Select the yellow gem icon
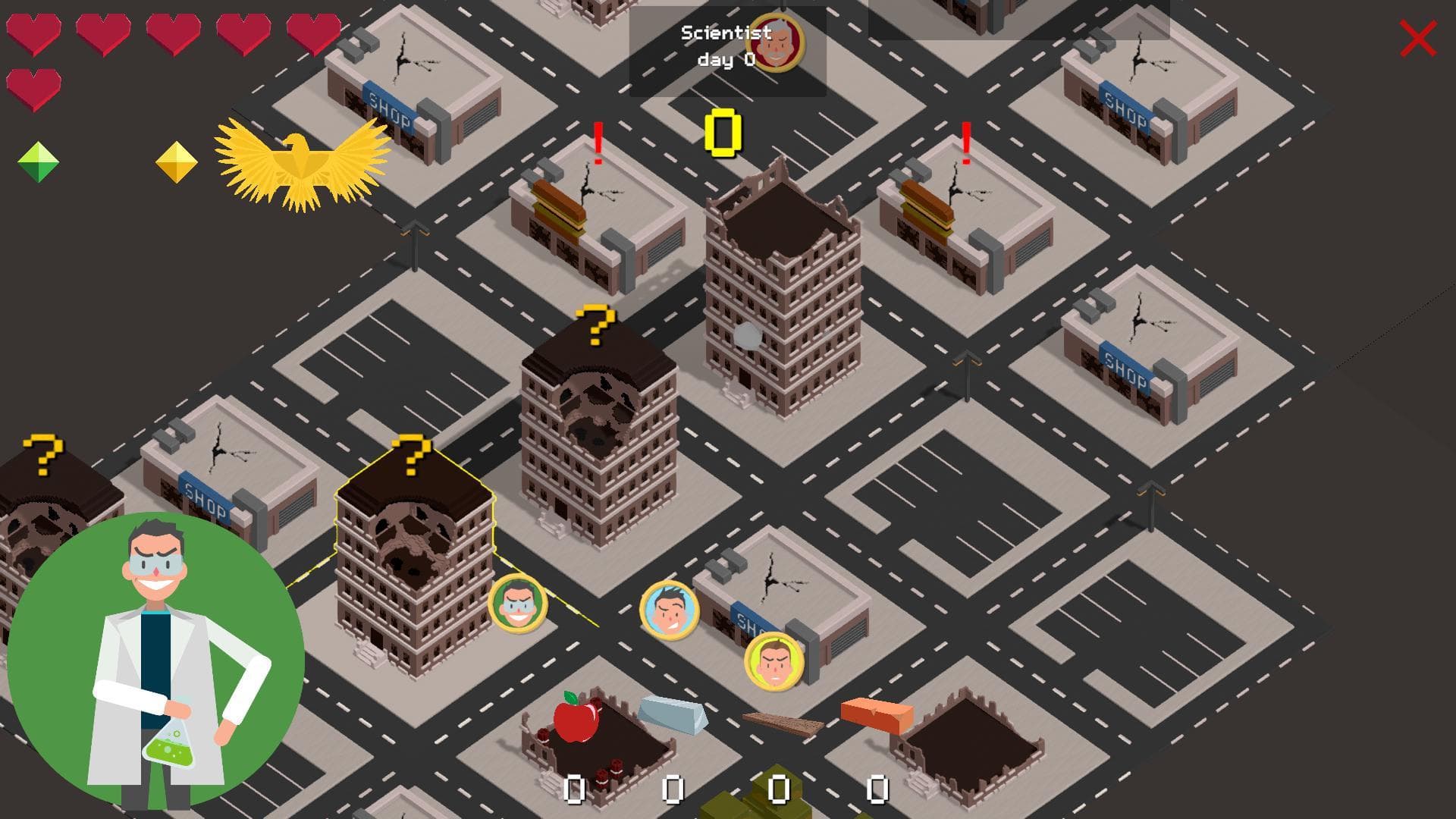Viewport: 1456px width, 819px height. pos(177,162)
